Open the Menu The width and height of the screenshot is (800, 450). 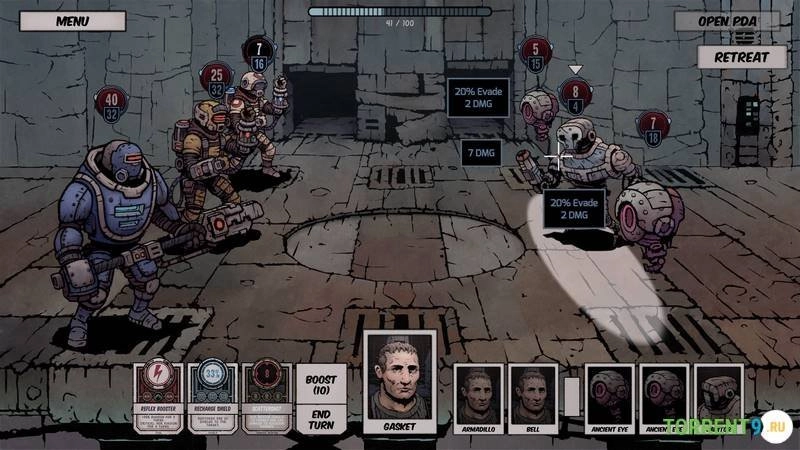pyautogui.click(x=72, y=20)
